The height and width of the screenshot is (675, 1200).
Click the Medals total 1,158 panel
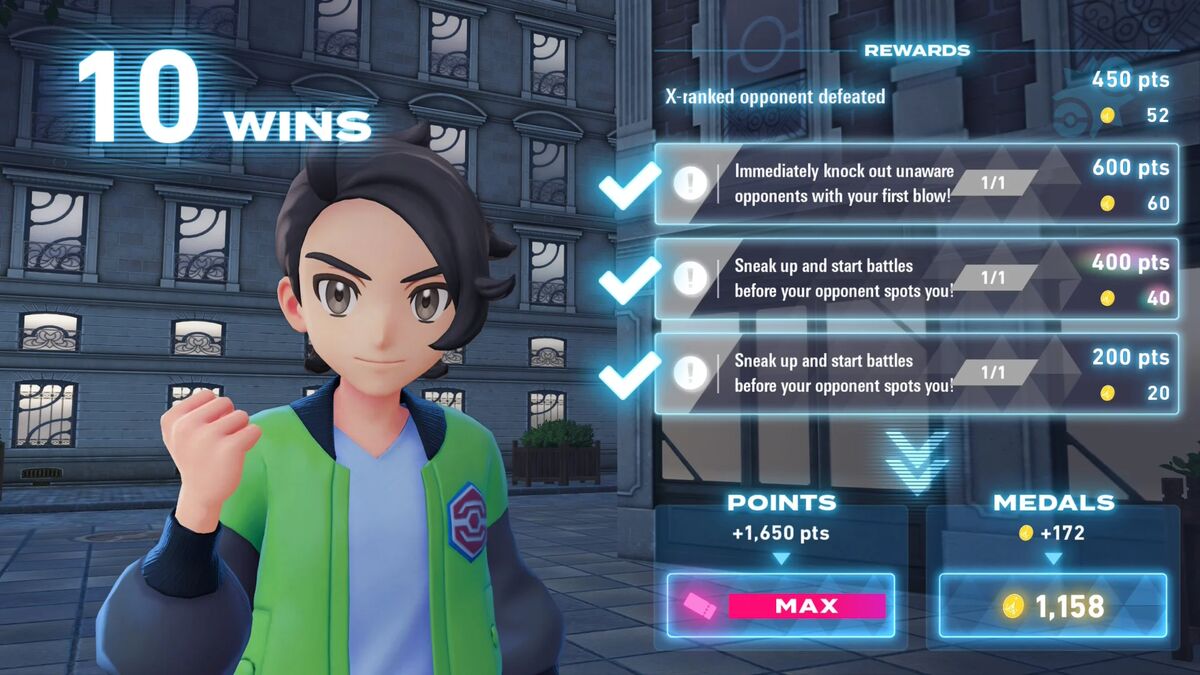pyautogui.click(x=1053, y=606)
